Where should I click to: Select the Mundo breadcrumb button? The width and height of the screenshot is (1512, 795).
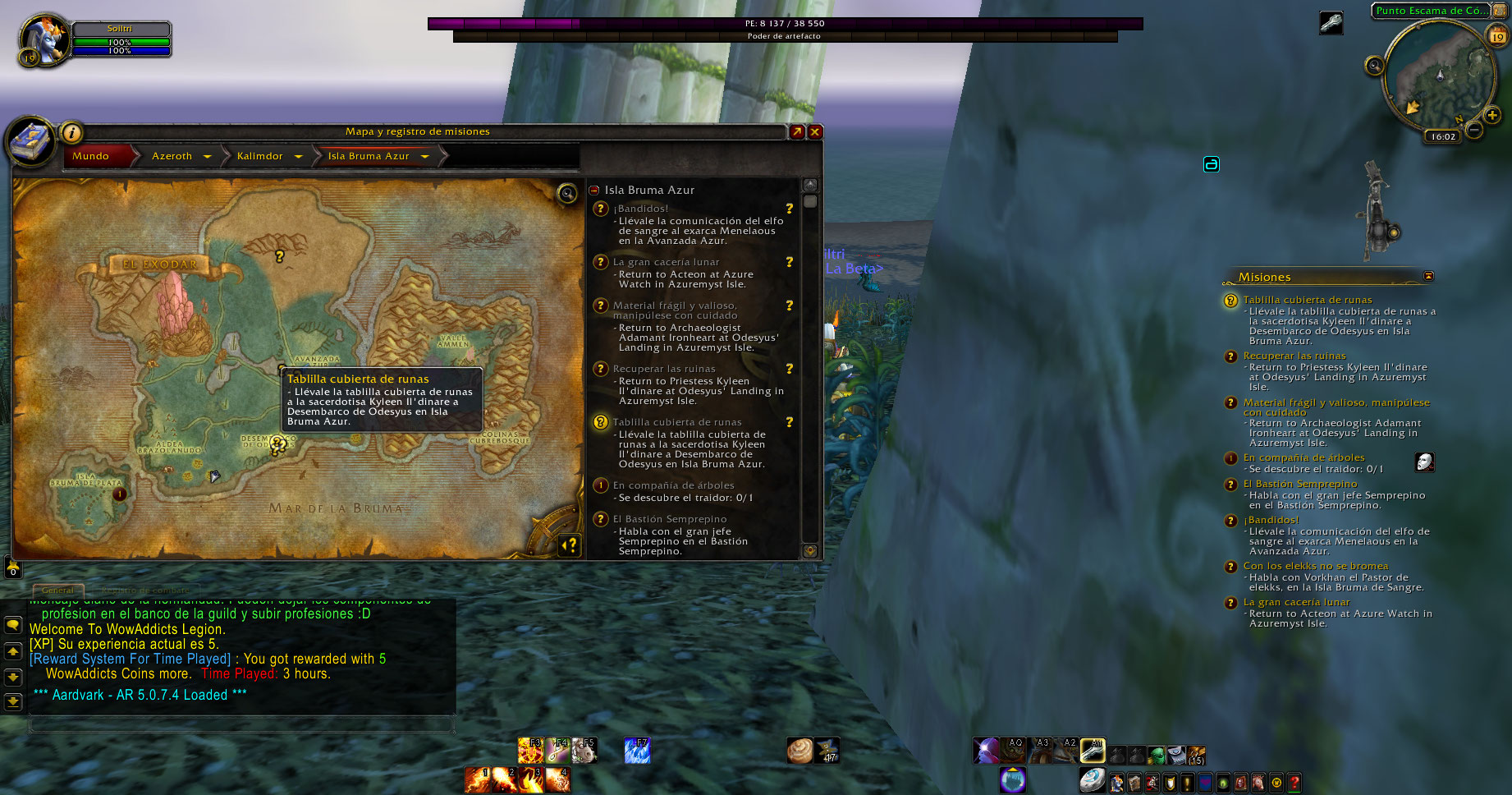91,156
